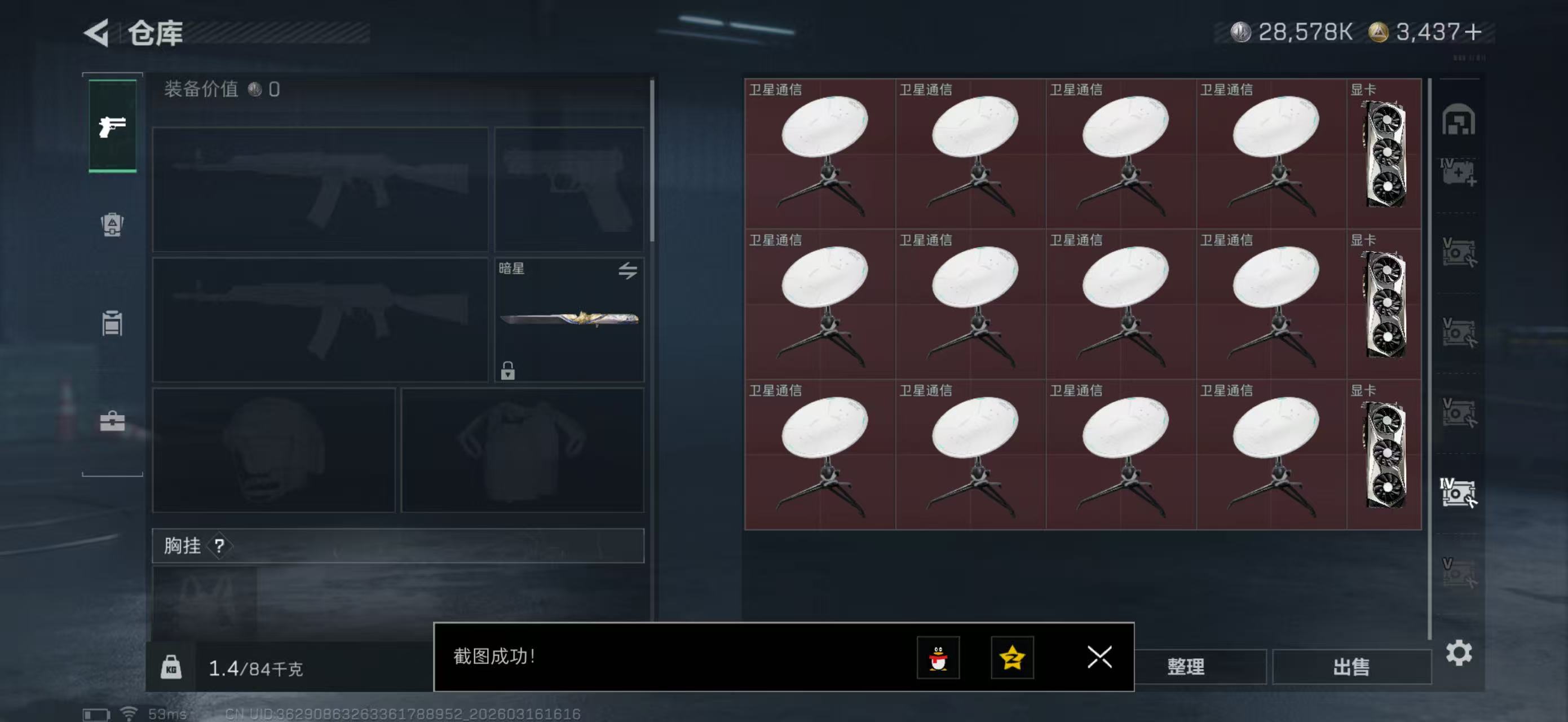Image resolution: width=1568 pixels, height=722 pixels.
Task: Click the topmost storage locker icon on right sidebar
Action: [x=1460, y=121]
